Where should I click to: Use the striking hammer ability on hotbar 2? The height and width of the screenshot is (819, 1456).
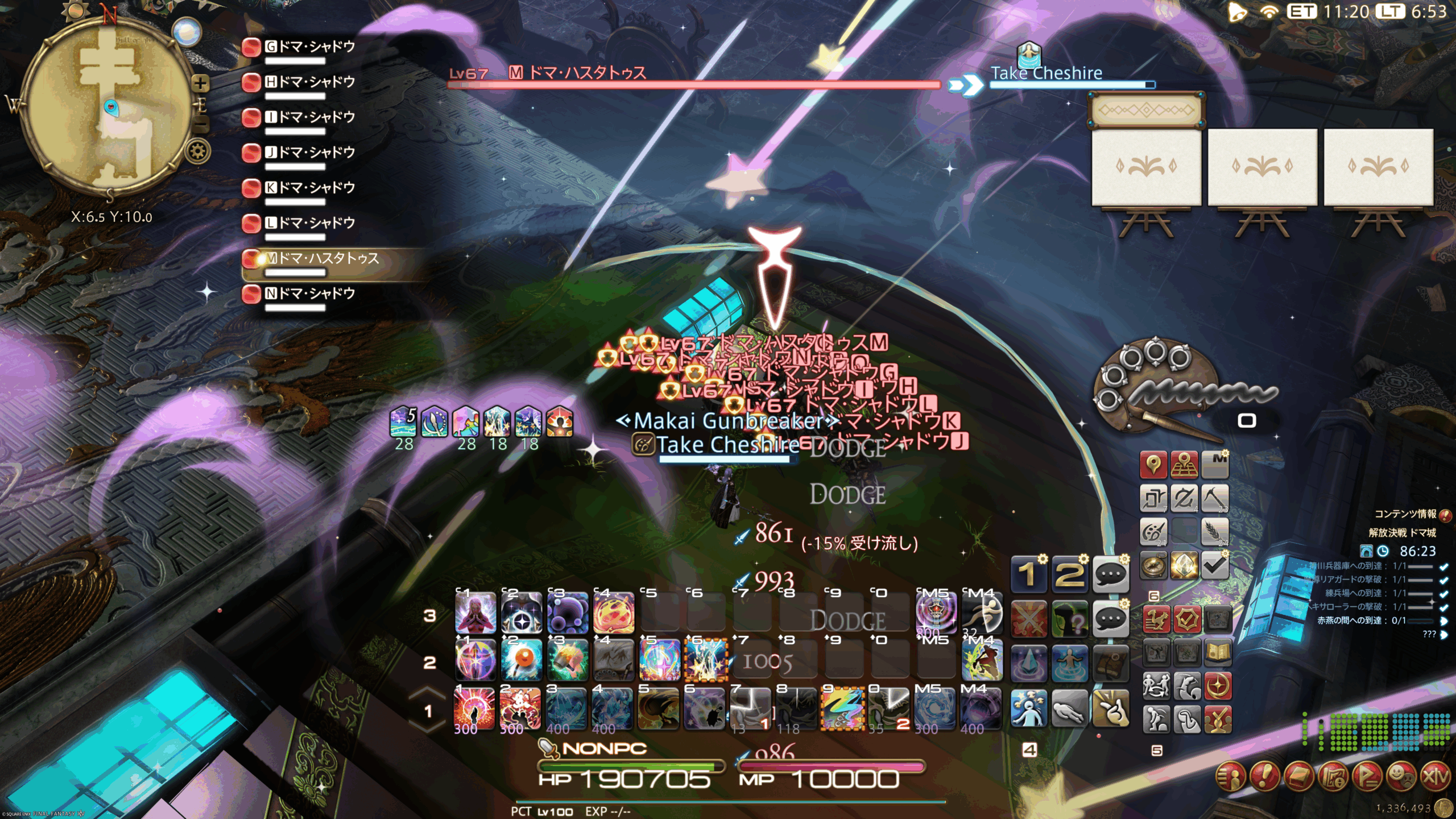tap(567, 660)
